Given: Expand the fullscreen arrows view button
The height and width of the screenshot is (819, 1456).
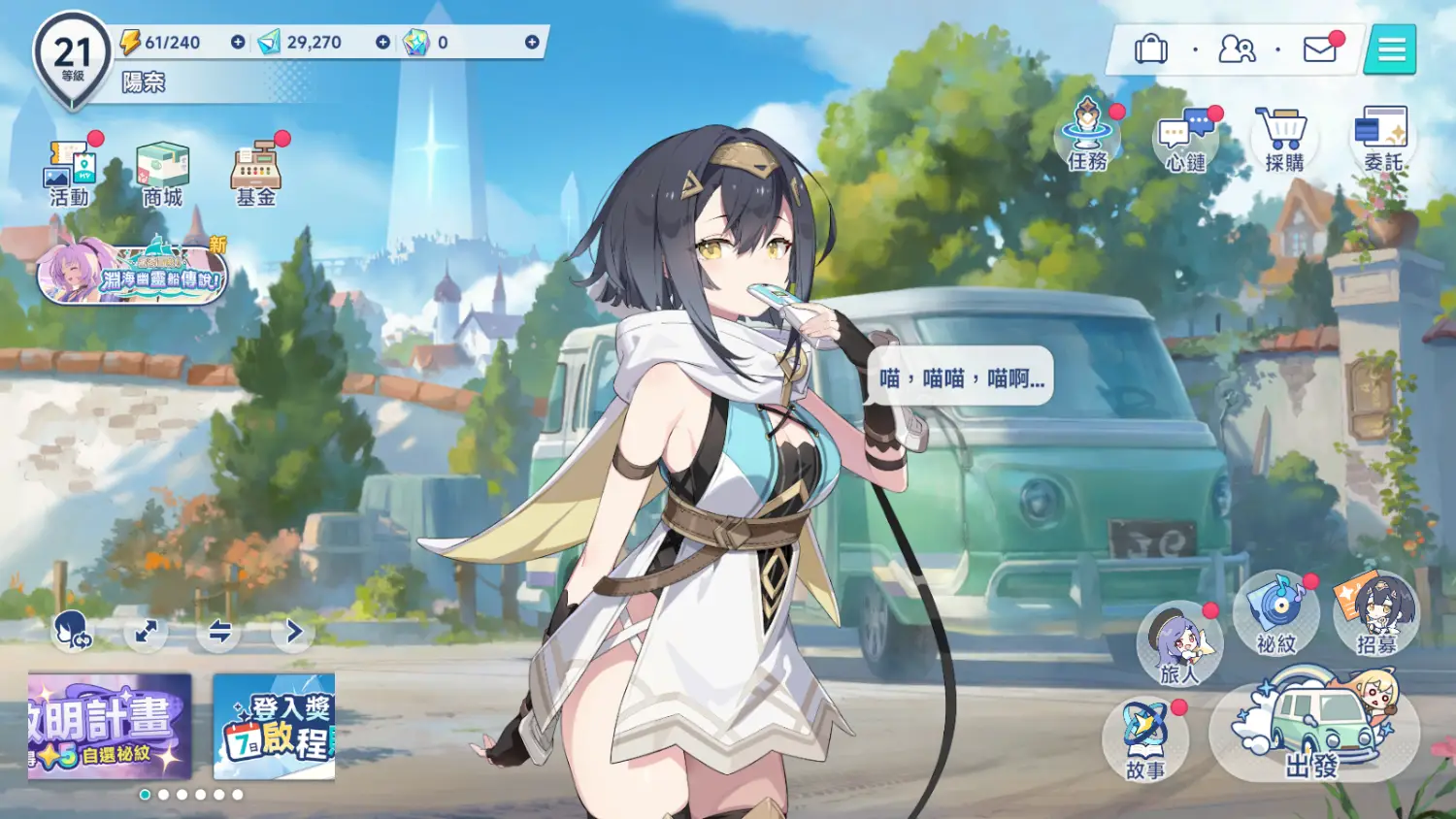Looking at the screenshot, I should click(147, 633).
